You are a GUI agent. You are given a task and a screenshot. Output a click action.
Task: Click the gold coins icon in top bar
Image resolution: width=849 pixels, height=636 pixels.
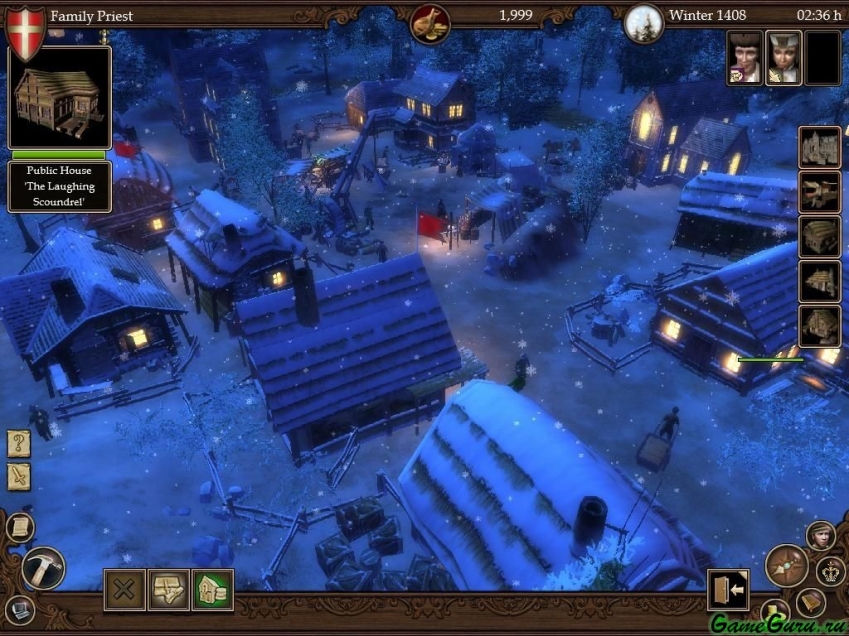tap(430, 22)
